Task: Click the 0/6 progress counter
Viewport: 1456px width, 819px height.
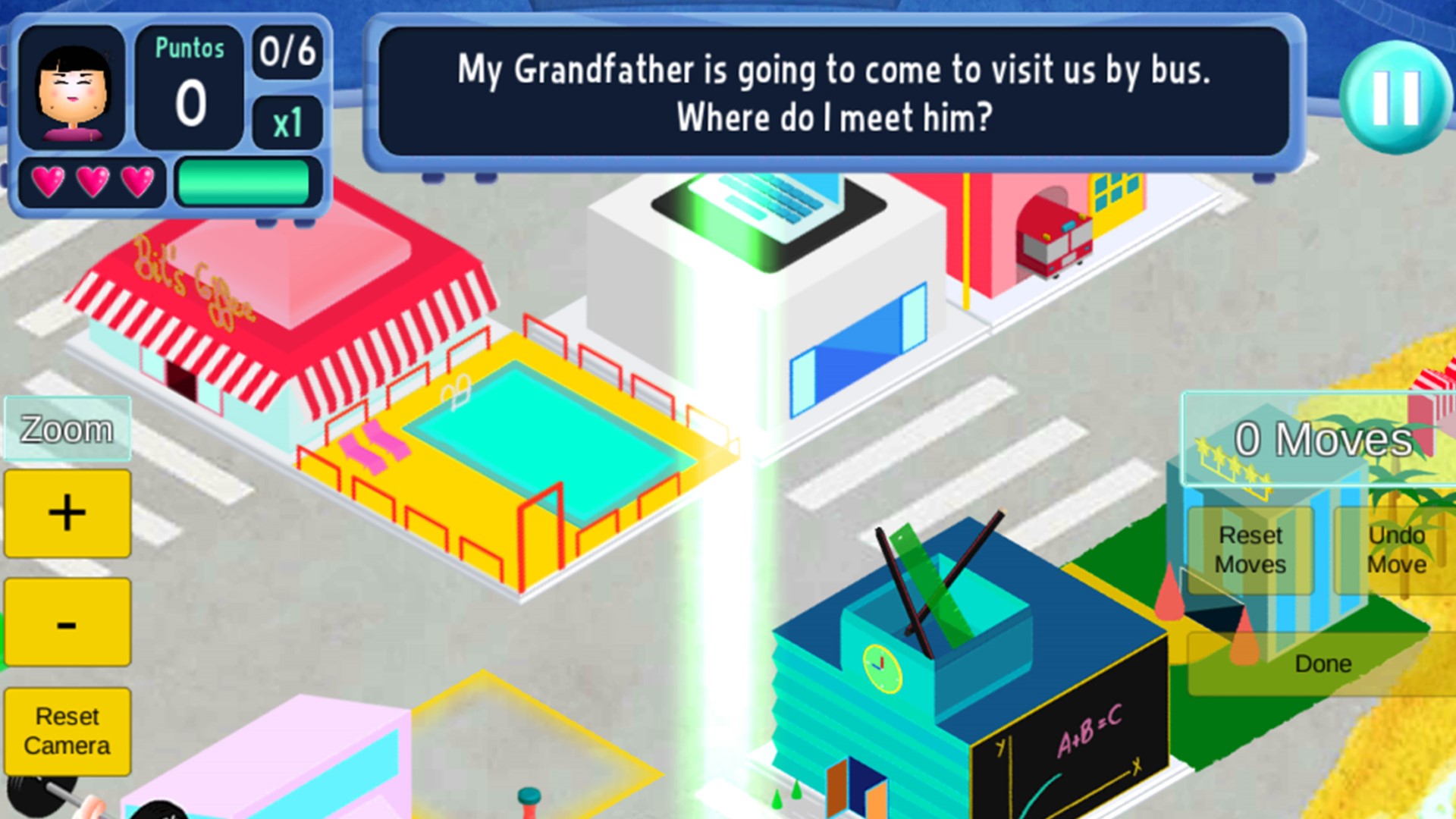Action: click(289, 52)
